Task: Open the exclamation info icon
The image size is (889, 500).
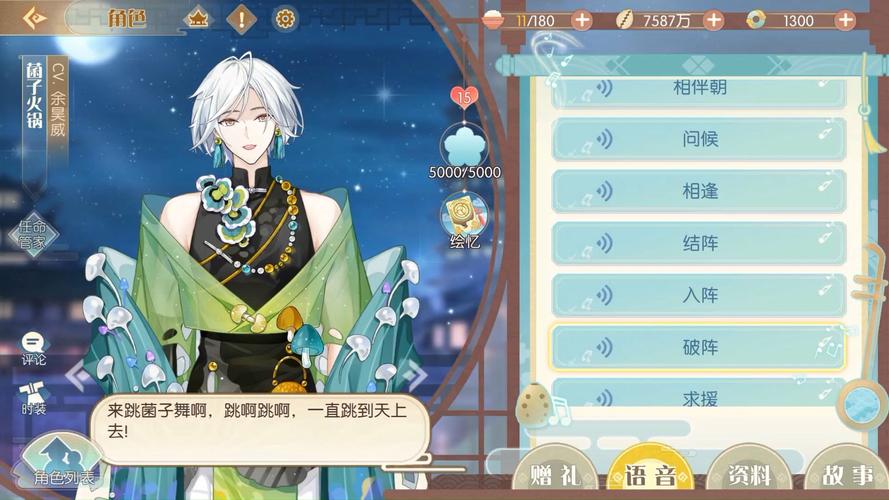Action: pyautogui.click(x=241, y=18)
